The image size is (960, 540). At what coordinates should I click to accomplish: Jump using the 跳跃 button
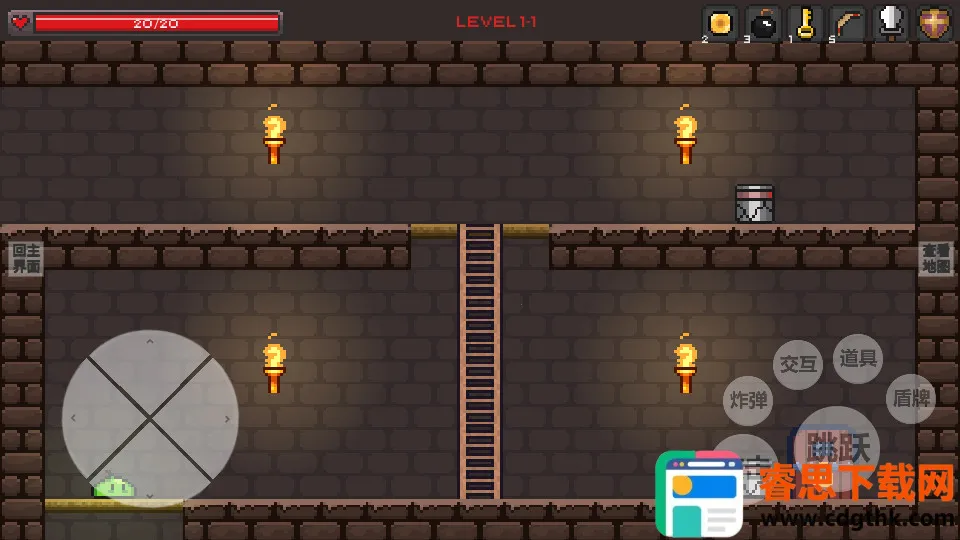[838, 444]
